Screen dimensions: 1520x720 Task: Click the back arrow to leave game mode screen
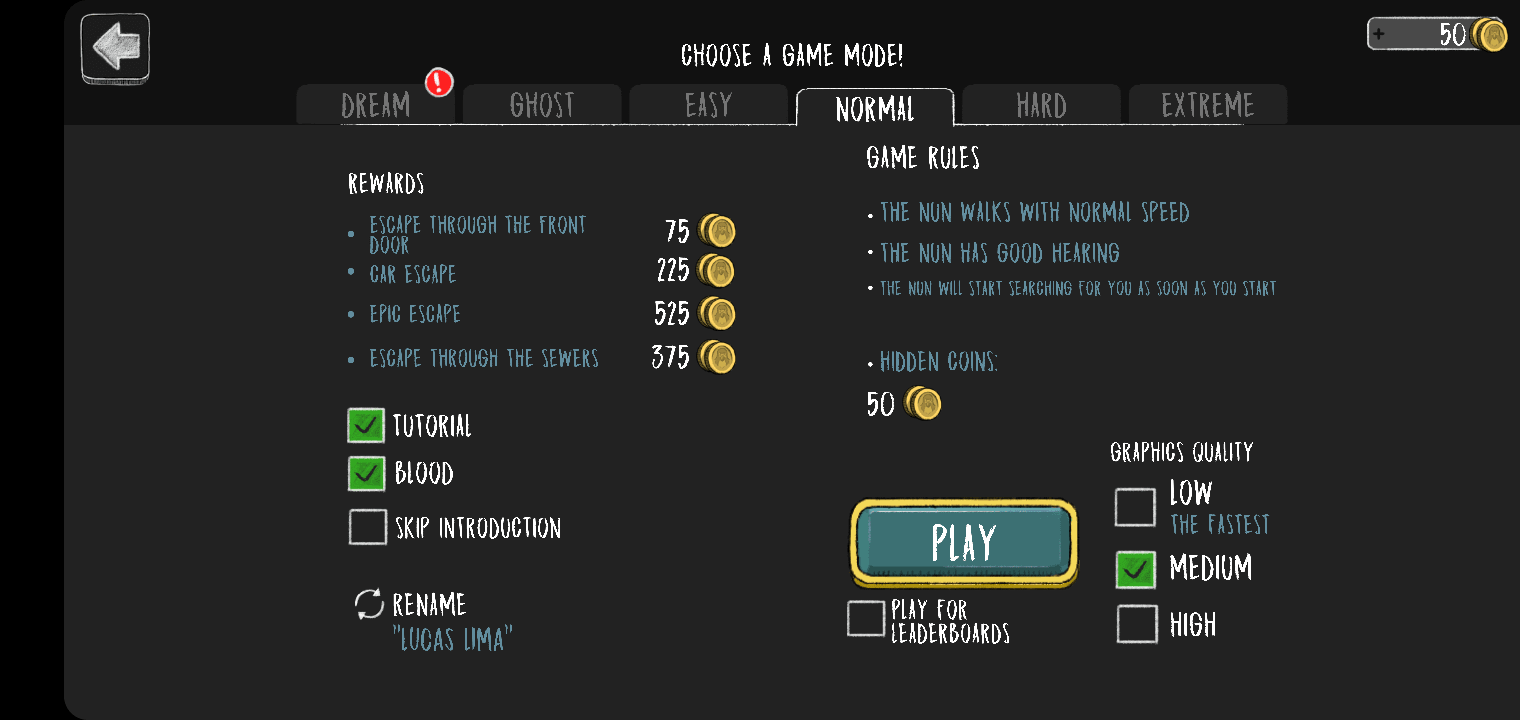click(x=114, y=47)
